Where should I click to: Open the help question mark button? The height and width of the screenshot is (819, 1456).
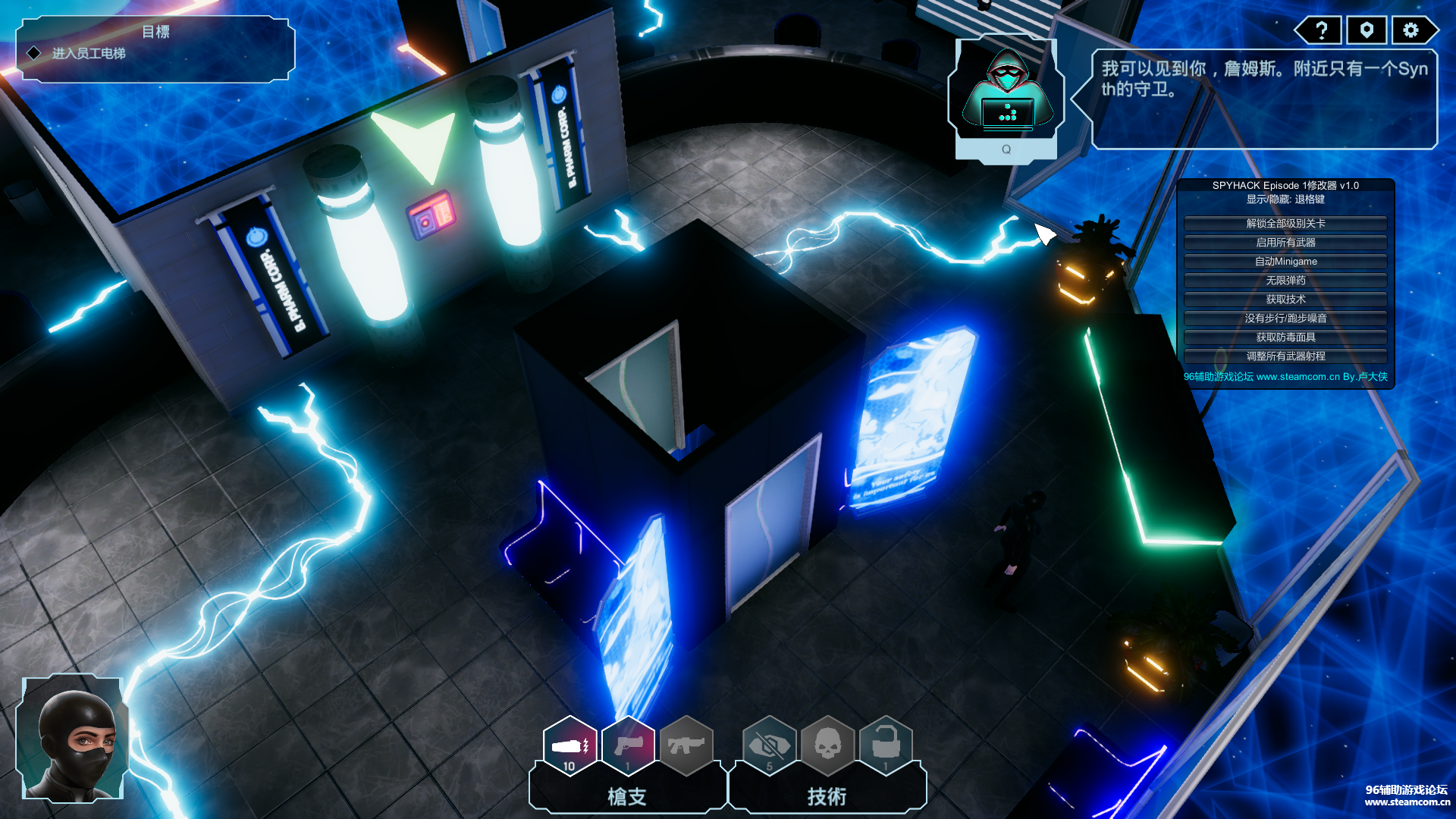1321,30
